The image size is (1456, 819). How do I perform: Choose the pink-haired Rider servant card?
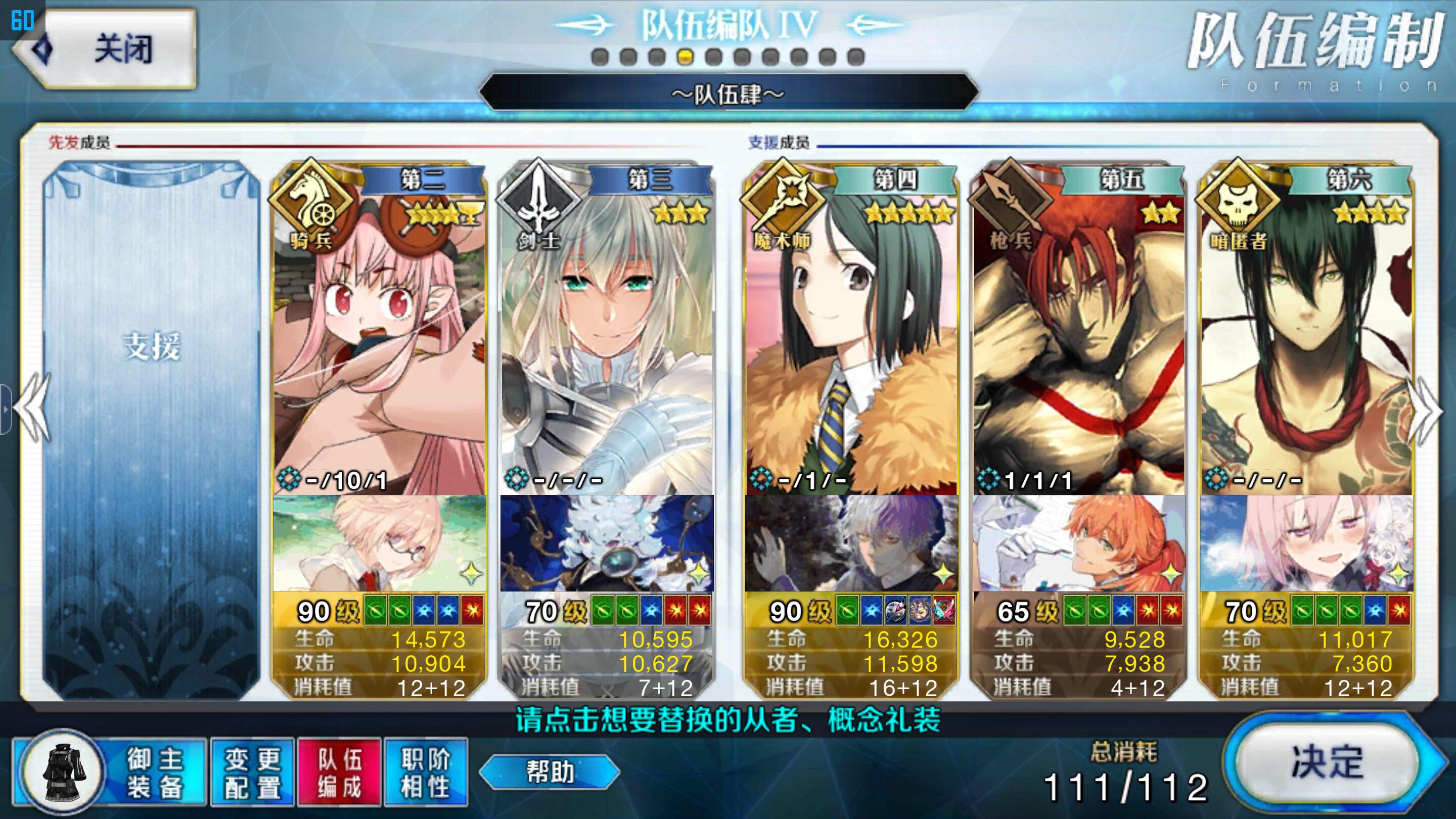coord(379,339)
